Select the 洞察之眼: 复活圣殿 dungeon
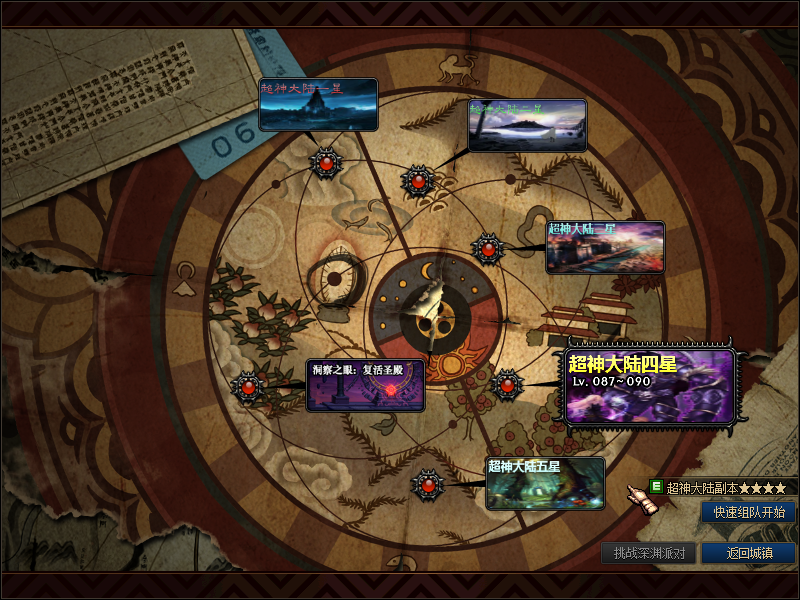 coord(365,386)
